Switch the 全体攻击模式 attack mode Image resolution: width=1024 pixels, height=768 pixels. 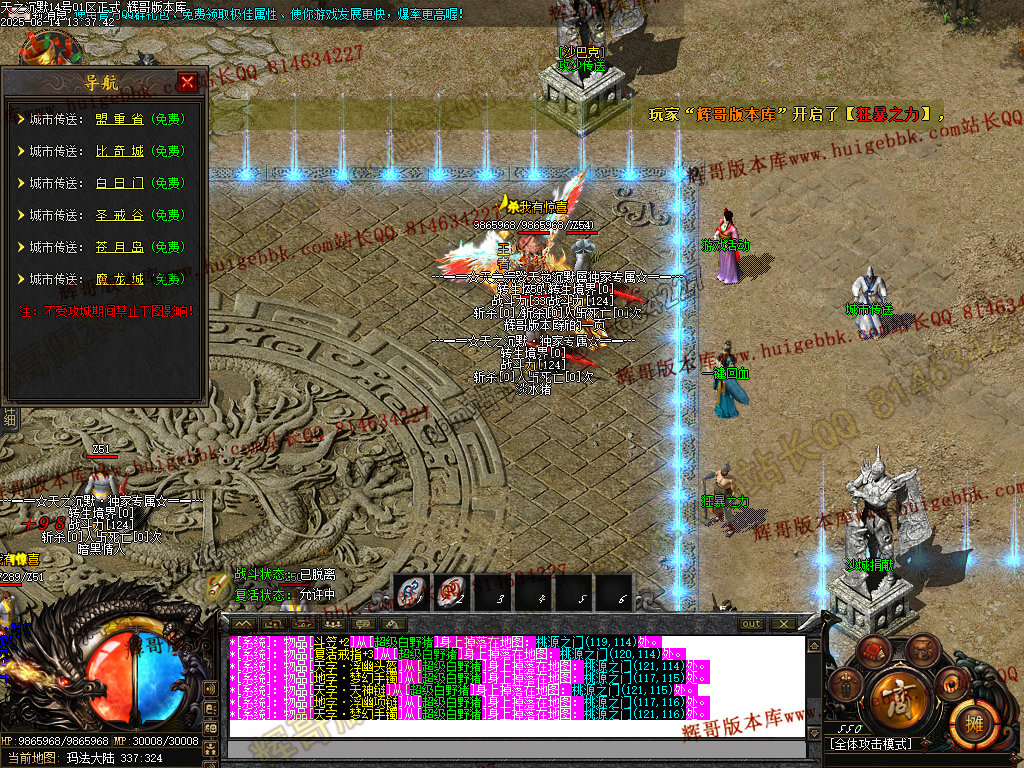point(872,744)
